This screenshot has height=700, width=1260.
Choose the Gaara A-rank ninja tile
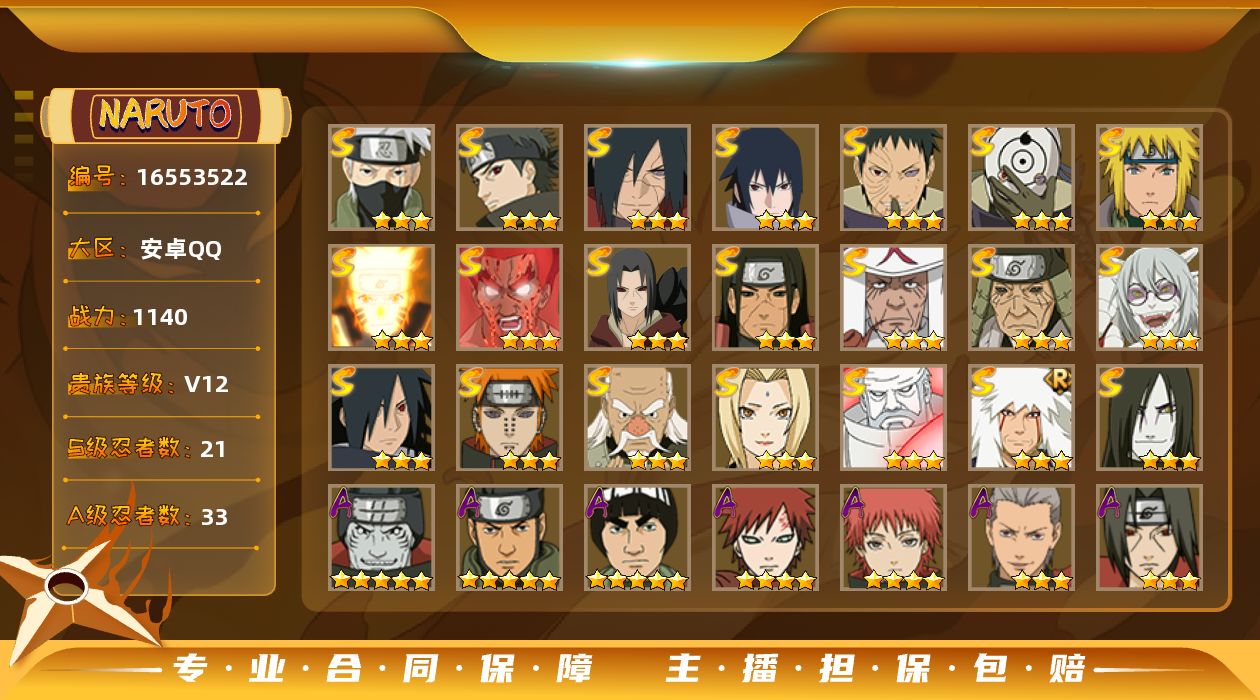click(765, 537)
